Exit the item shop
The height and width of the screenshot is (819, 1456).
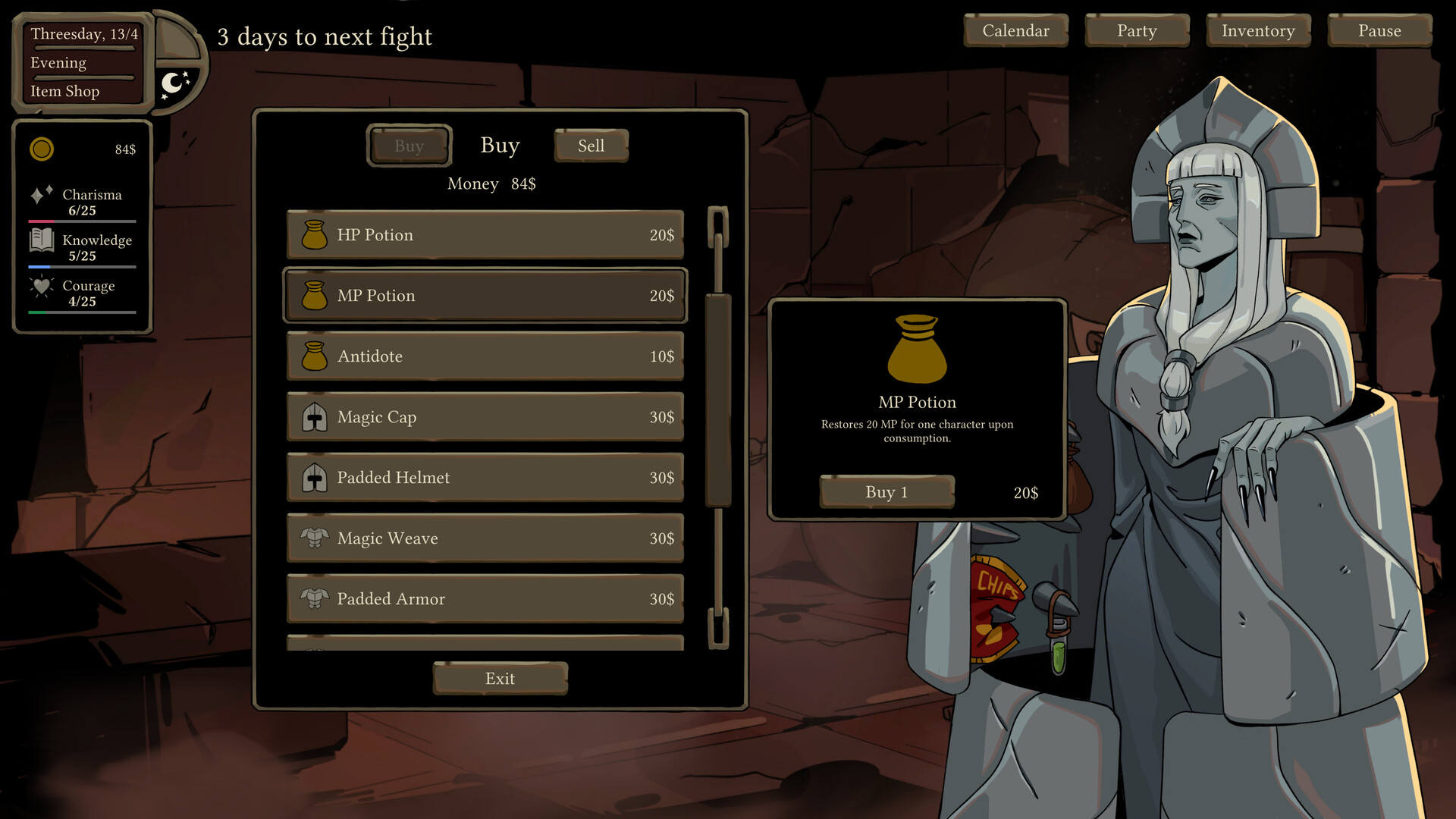500,678
